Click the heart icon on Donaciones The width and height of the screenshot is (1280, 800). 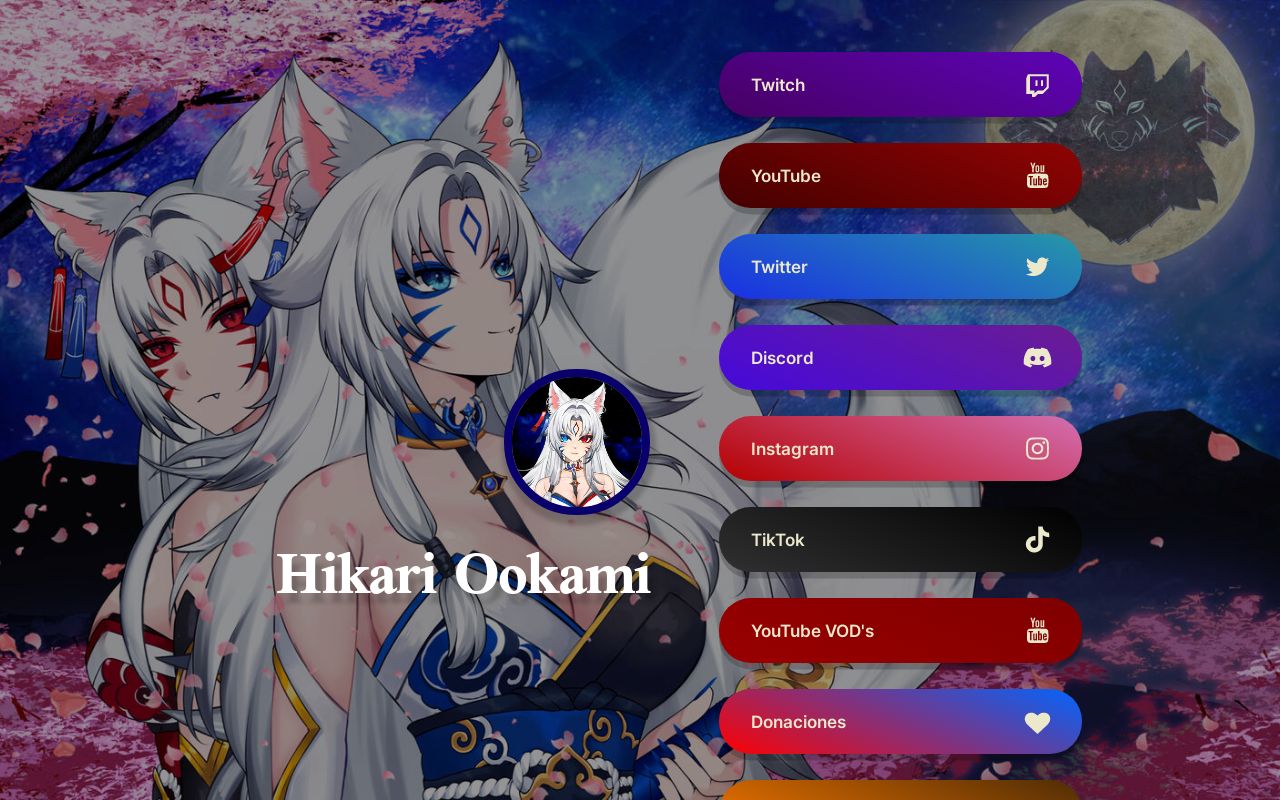point(1037,722)
